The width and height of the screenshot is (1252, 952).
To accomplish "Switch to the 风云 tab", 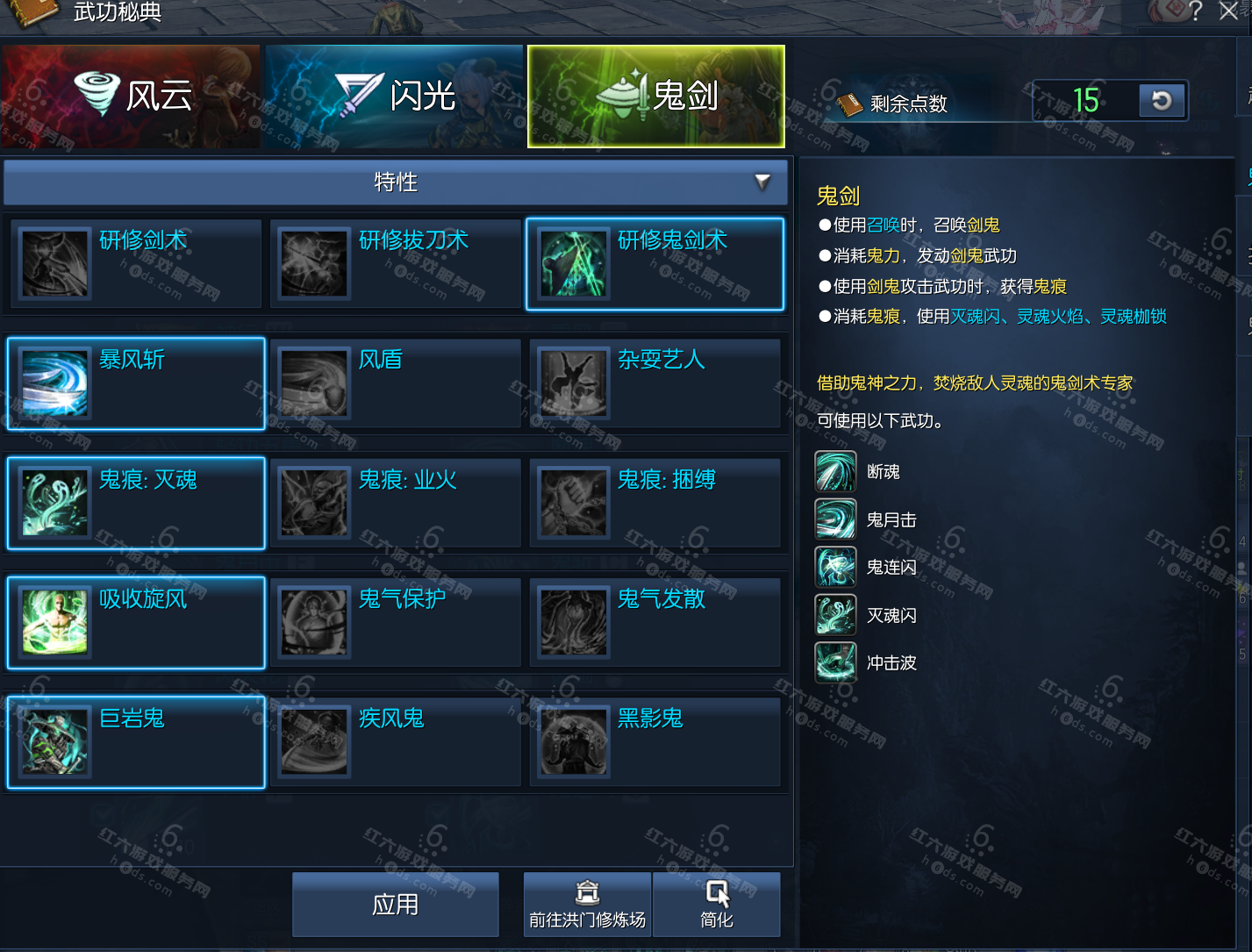I will click(130, 96).
